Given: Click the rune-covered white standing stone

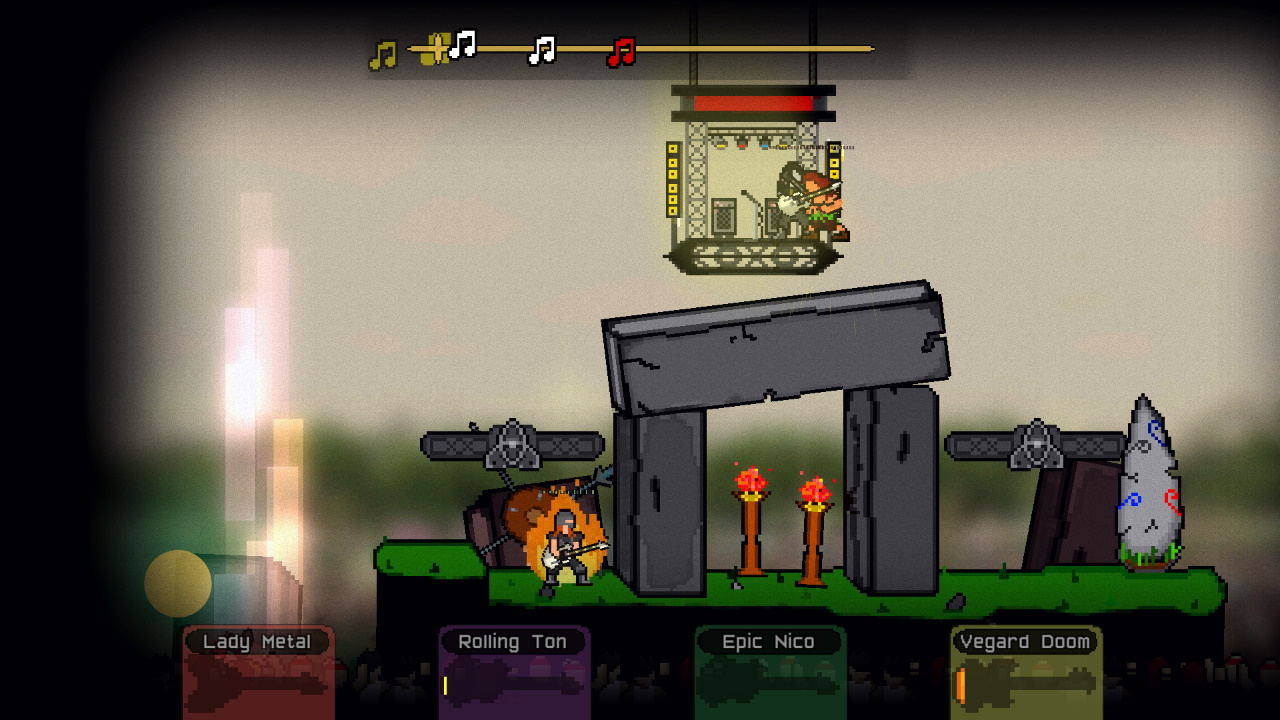Looking at the screenshot, I should (x=1150, y=490).
